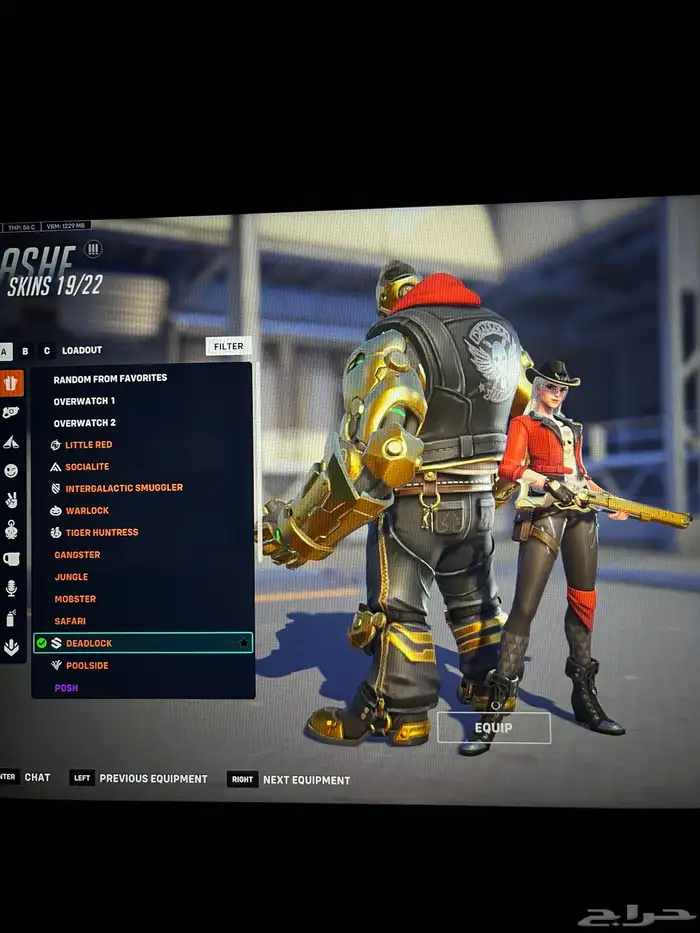Select the purple Posh skin
700x933 pixels.
(66, 688)
